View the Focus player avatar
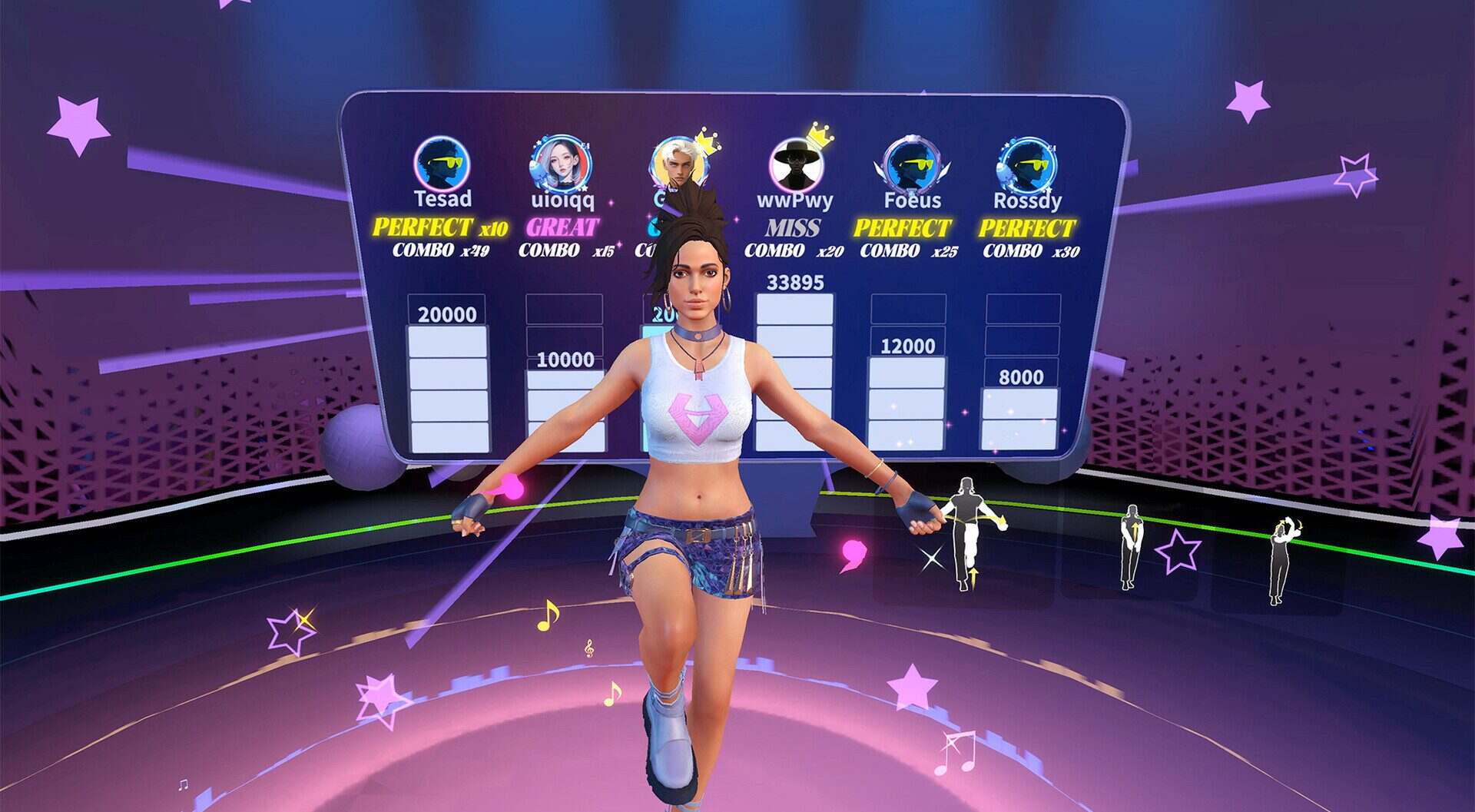Viewport: 1475px width, 812px height. (x=911, y=164)
